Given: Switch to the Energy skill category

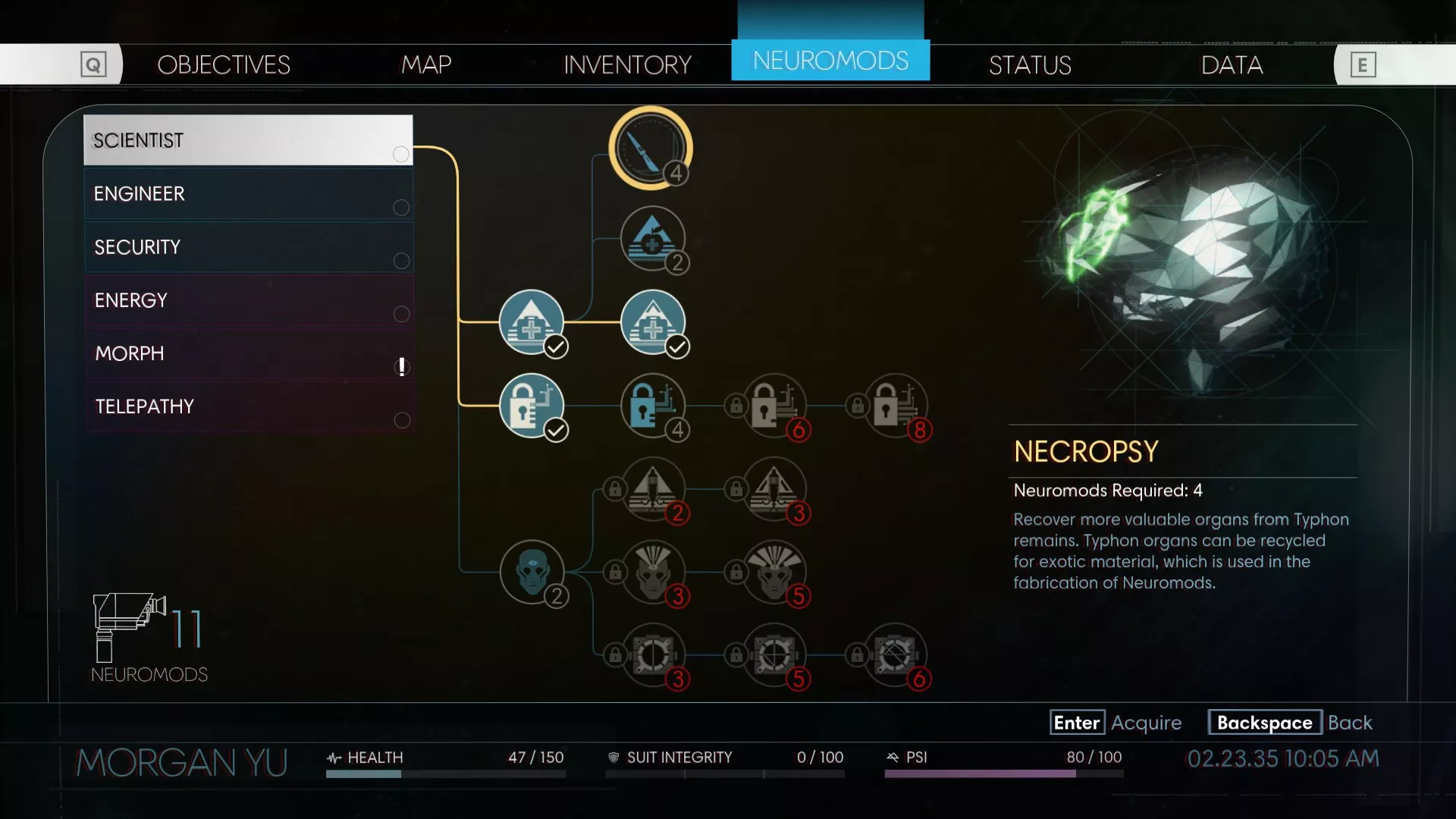Looking at the screenshot, I should click(248, 300).
